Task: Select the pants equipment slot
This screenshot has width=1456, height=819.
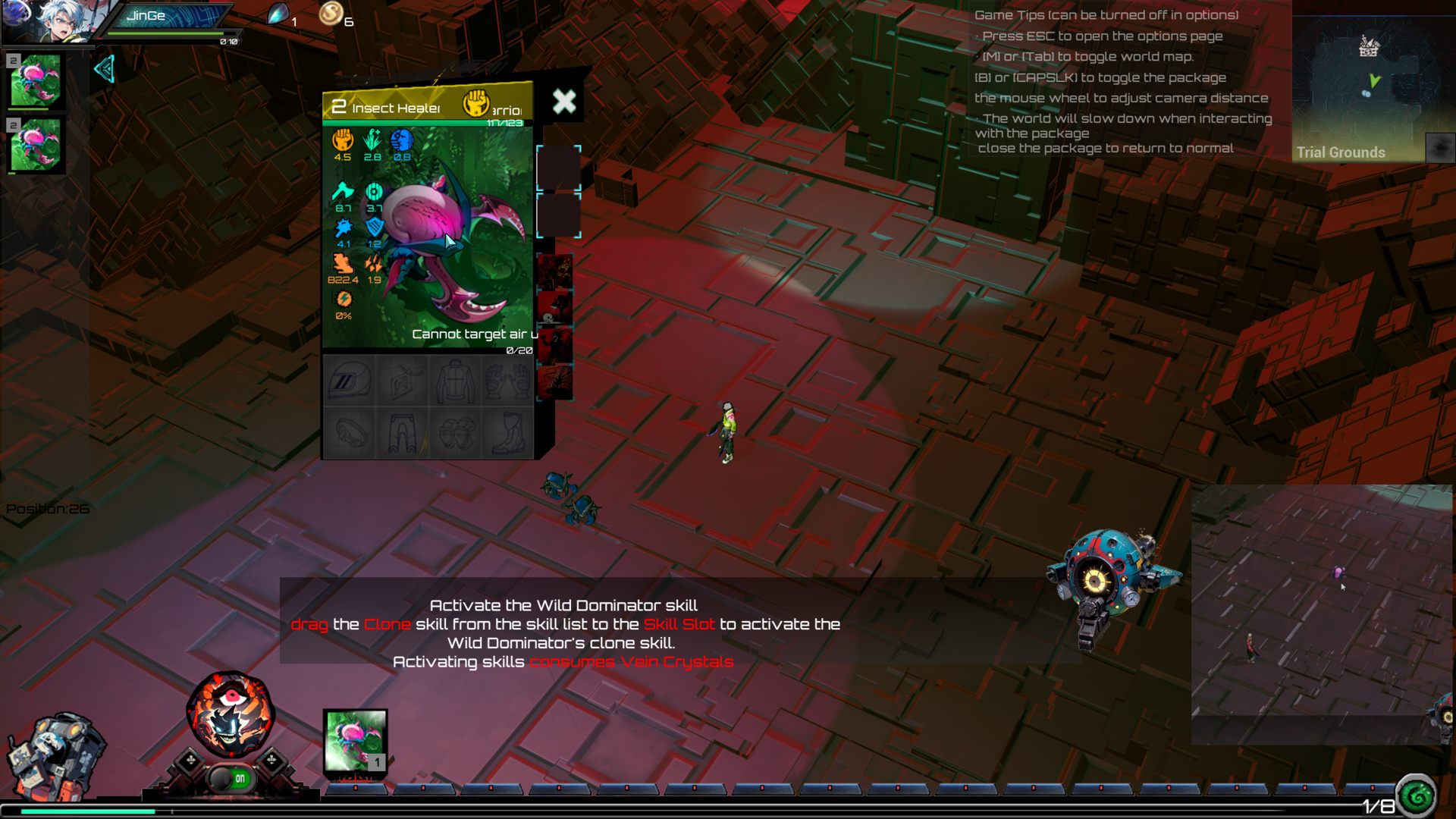Action: [x=402, y=433]
